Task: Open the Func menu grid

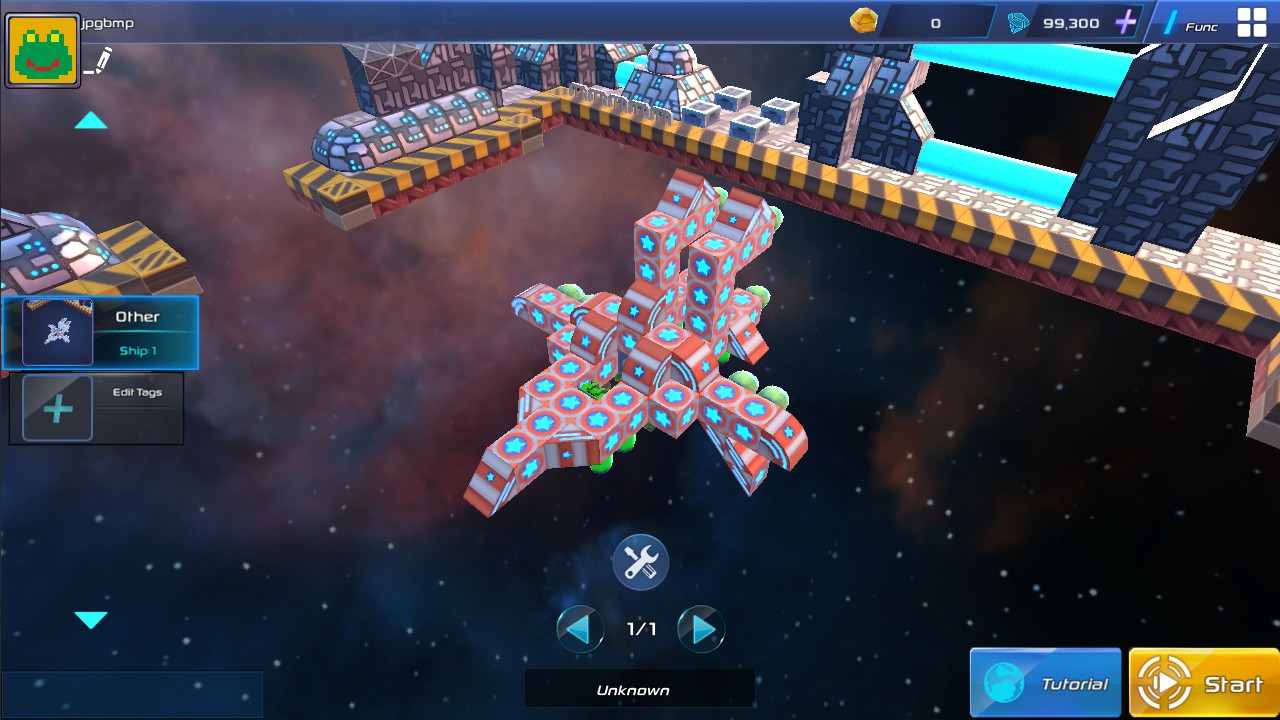Action: tap(1251, 23)
